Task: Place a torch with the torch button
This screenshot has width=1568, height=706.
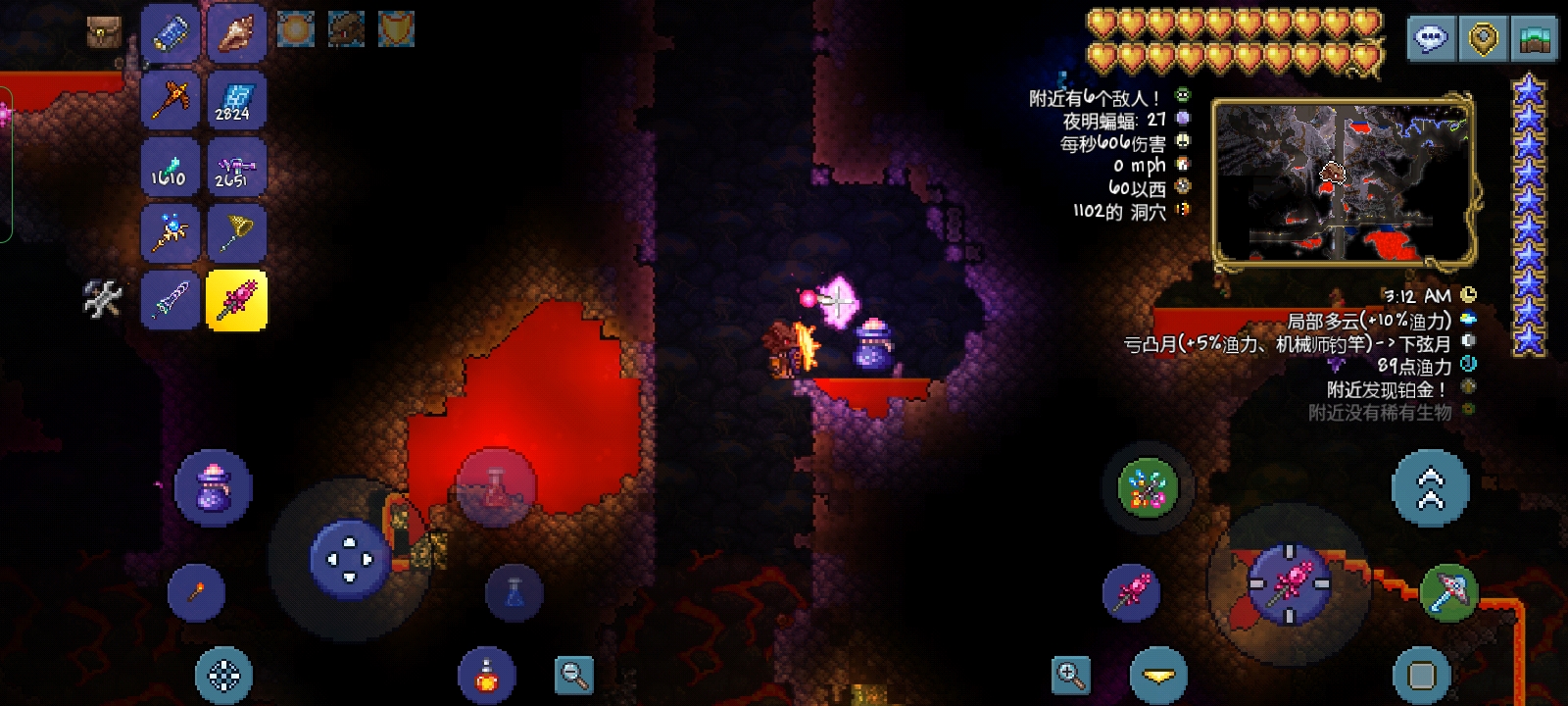Action: click(x=197, y=592)
